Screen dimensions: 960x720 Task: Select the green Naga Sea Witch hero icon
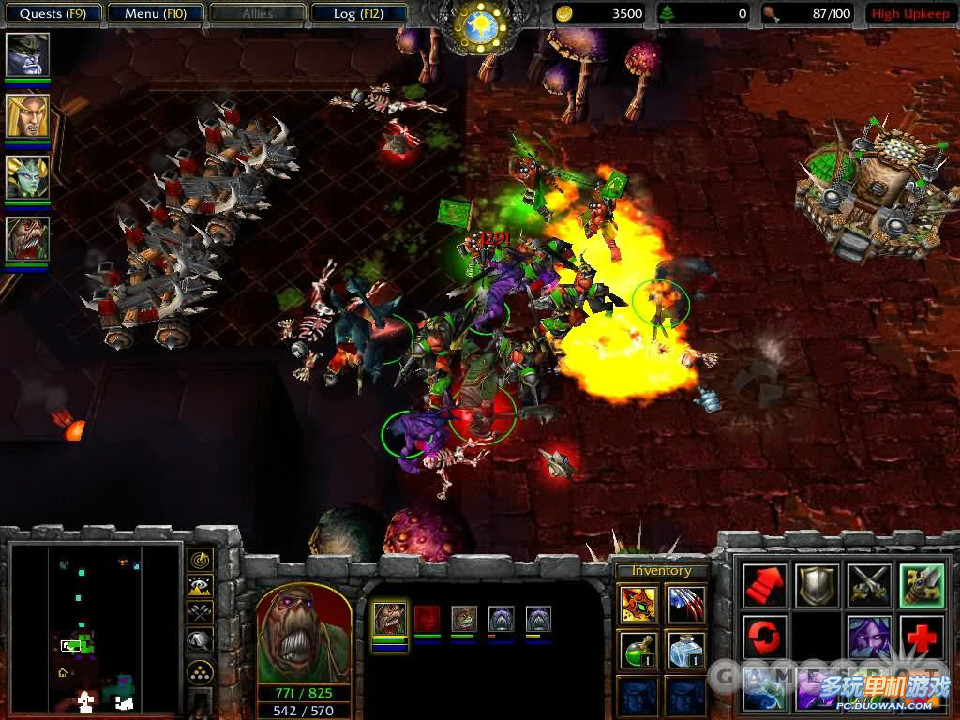(x=27, y=177)
